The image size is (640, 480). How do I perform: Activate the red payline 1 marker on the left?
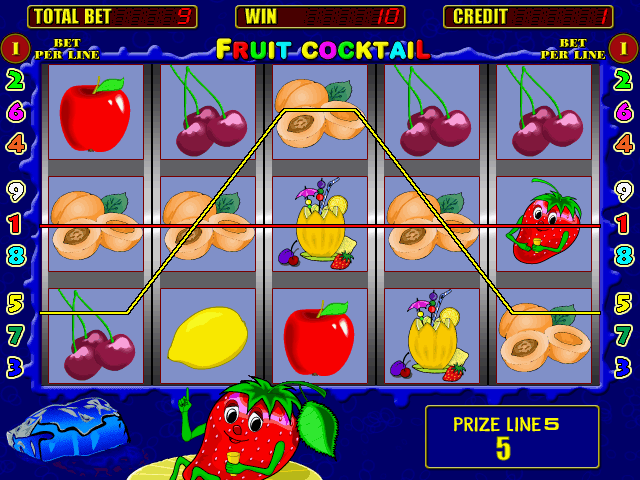[x=15, y=223]
